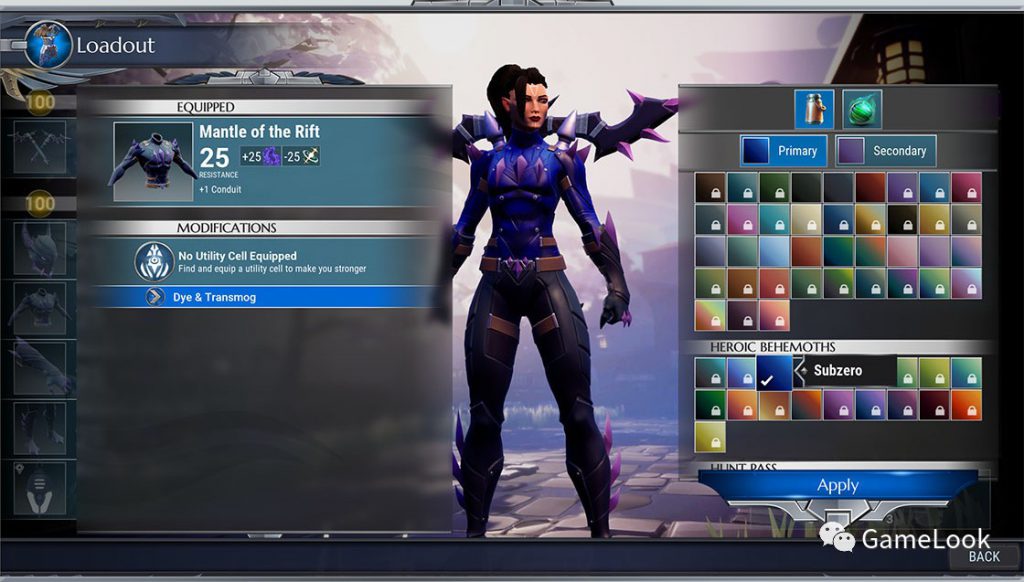
Task: Select the helmet slot in the sidebar
Action: pos(40,248)
